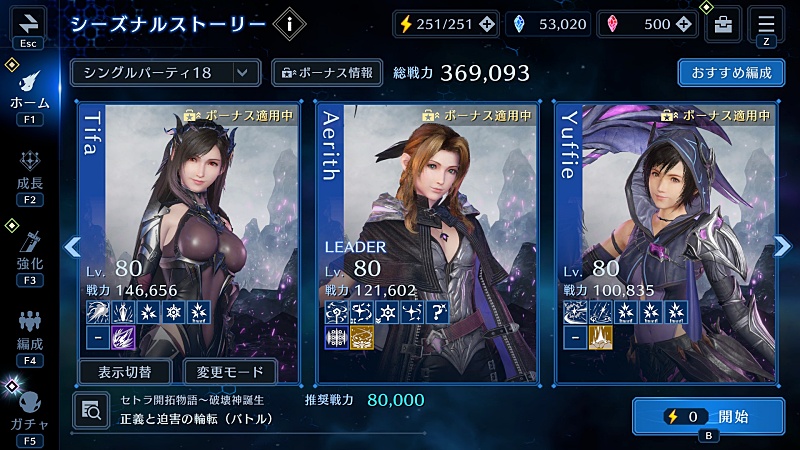Viewport: 800px width, 450px height.
Task: Switch to 編成 formation tab
Action: tap(29, 330)
